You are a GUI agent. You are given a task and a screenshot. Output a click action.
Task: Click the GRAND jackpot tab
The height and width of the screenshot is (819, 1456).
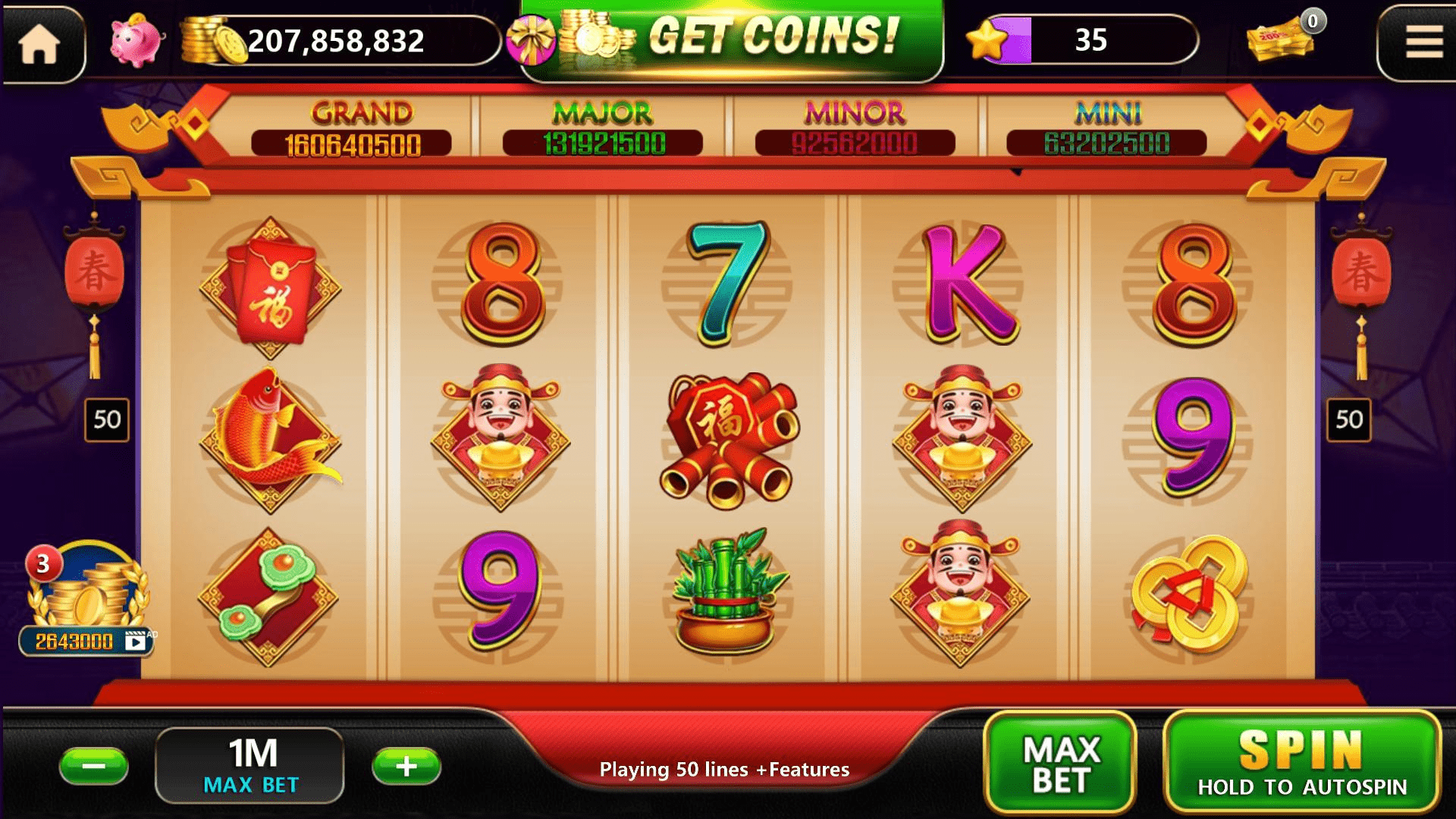coord(356,125)
